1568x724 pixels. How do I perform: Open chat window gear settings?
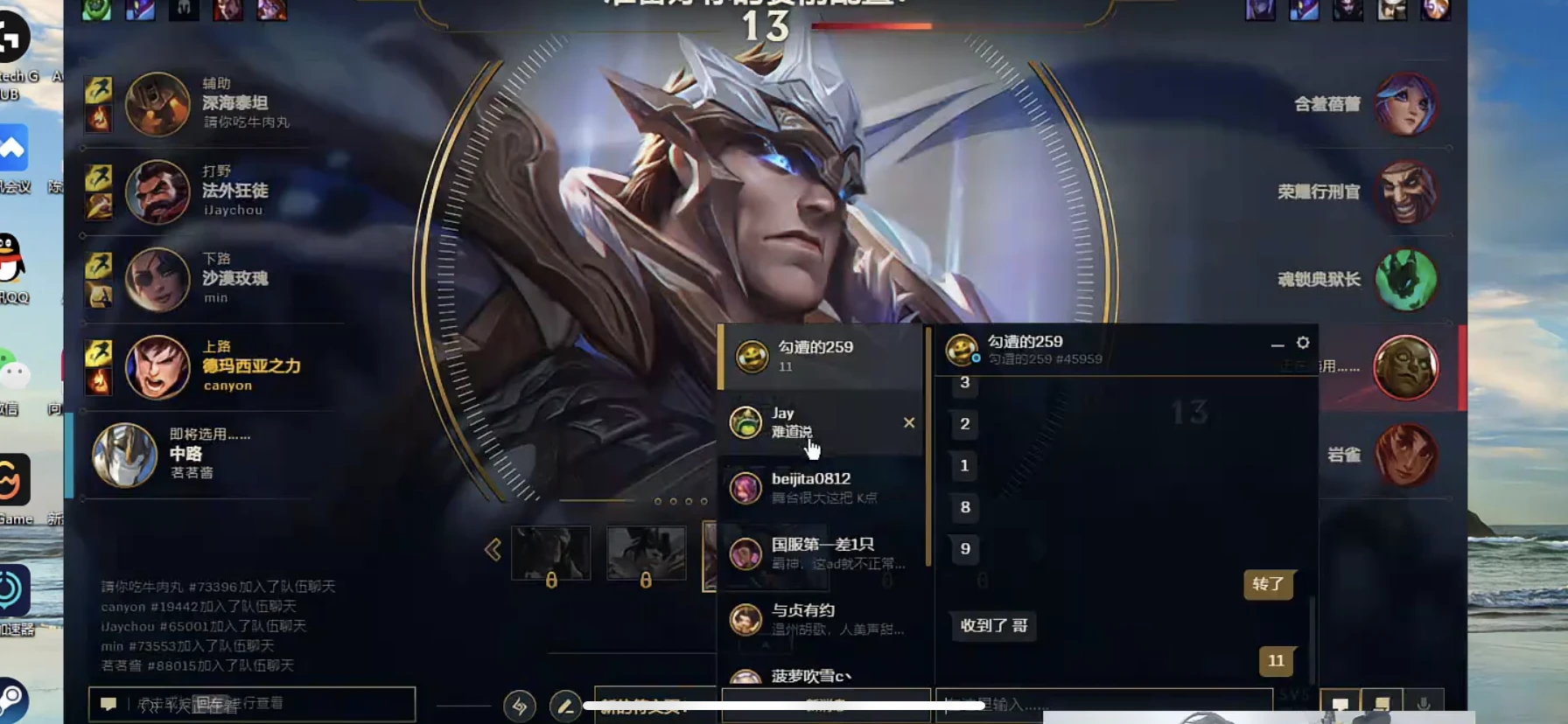click(1303, 343)
